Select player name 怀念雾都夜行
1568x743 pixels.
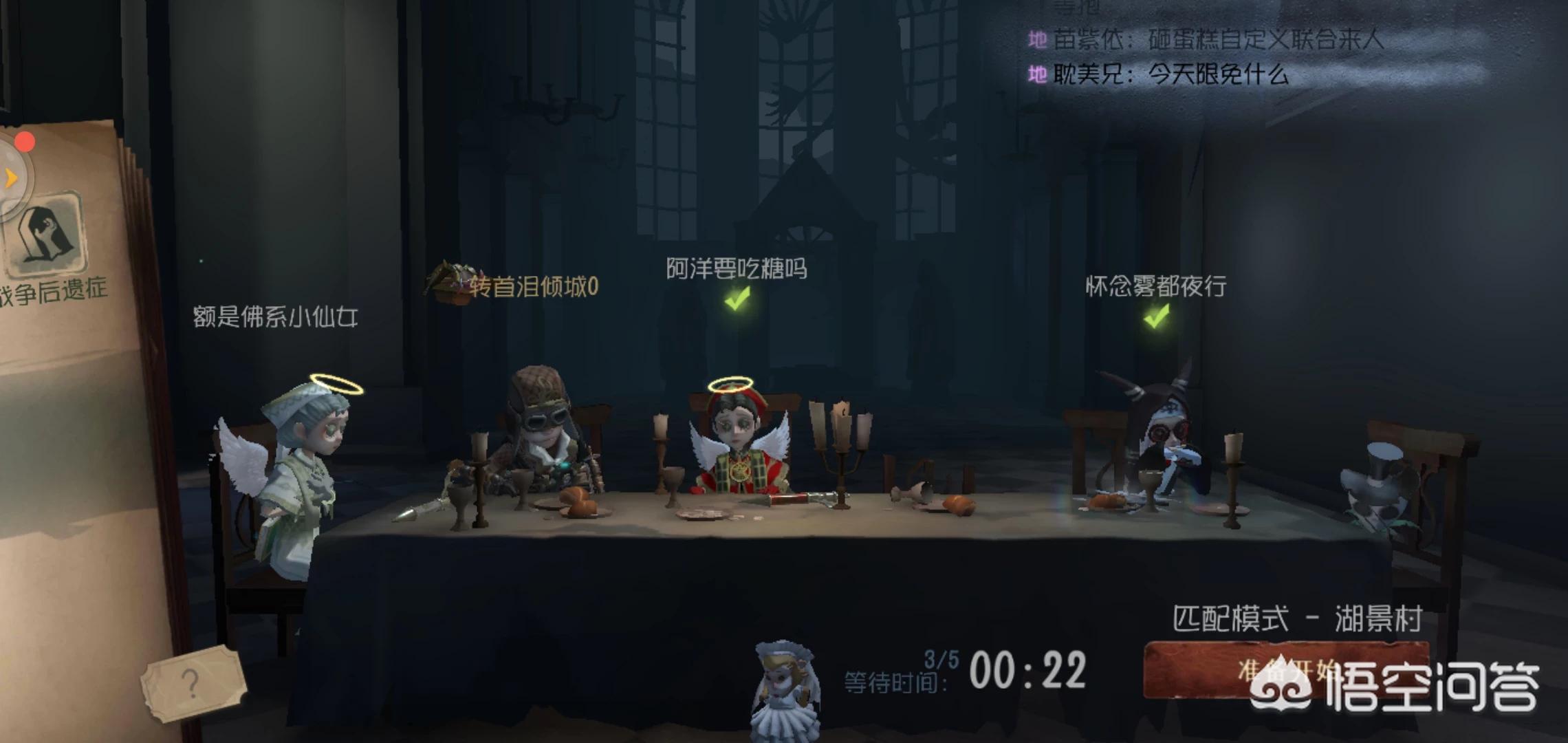click(x=1156, y=286)
